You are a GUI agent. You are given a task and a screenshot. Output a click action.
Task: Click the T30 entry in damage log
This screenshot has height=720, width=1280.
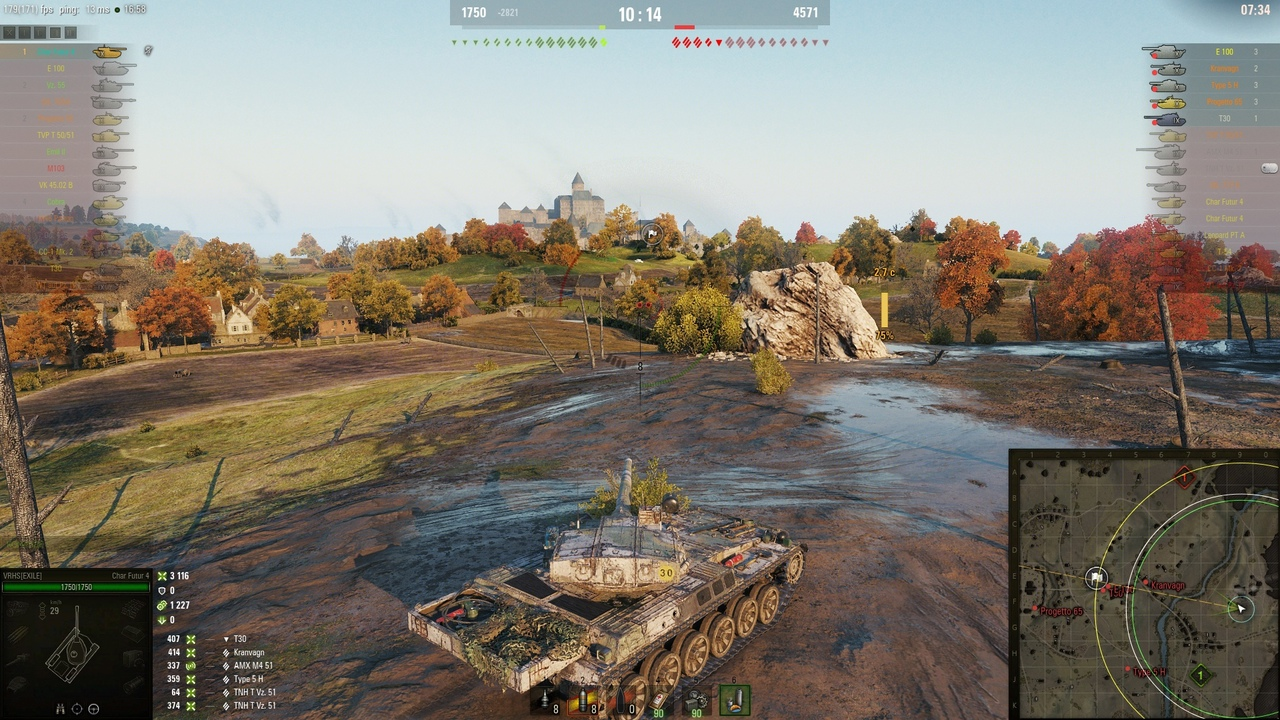pos(240,639)
